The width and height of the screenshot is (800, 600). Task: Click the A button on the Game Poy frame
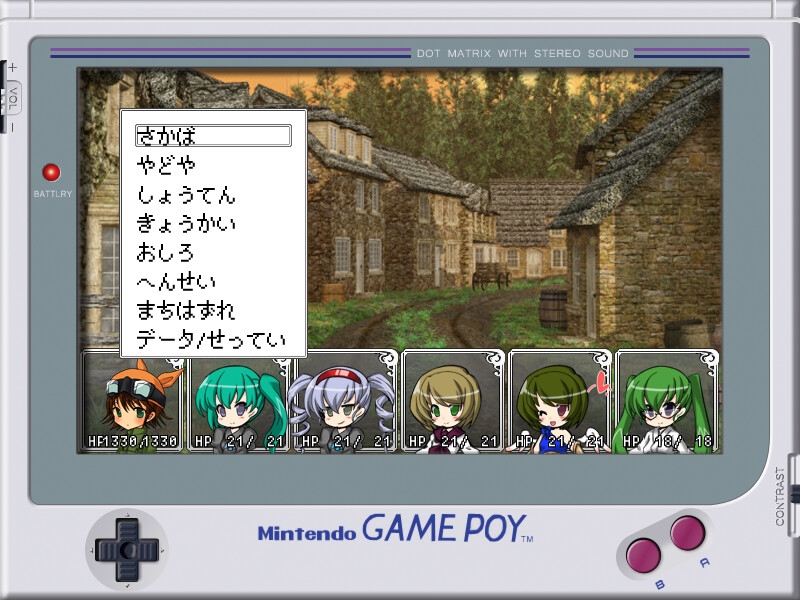(x=688, y=532)
